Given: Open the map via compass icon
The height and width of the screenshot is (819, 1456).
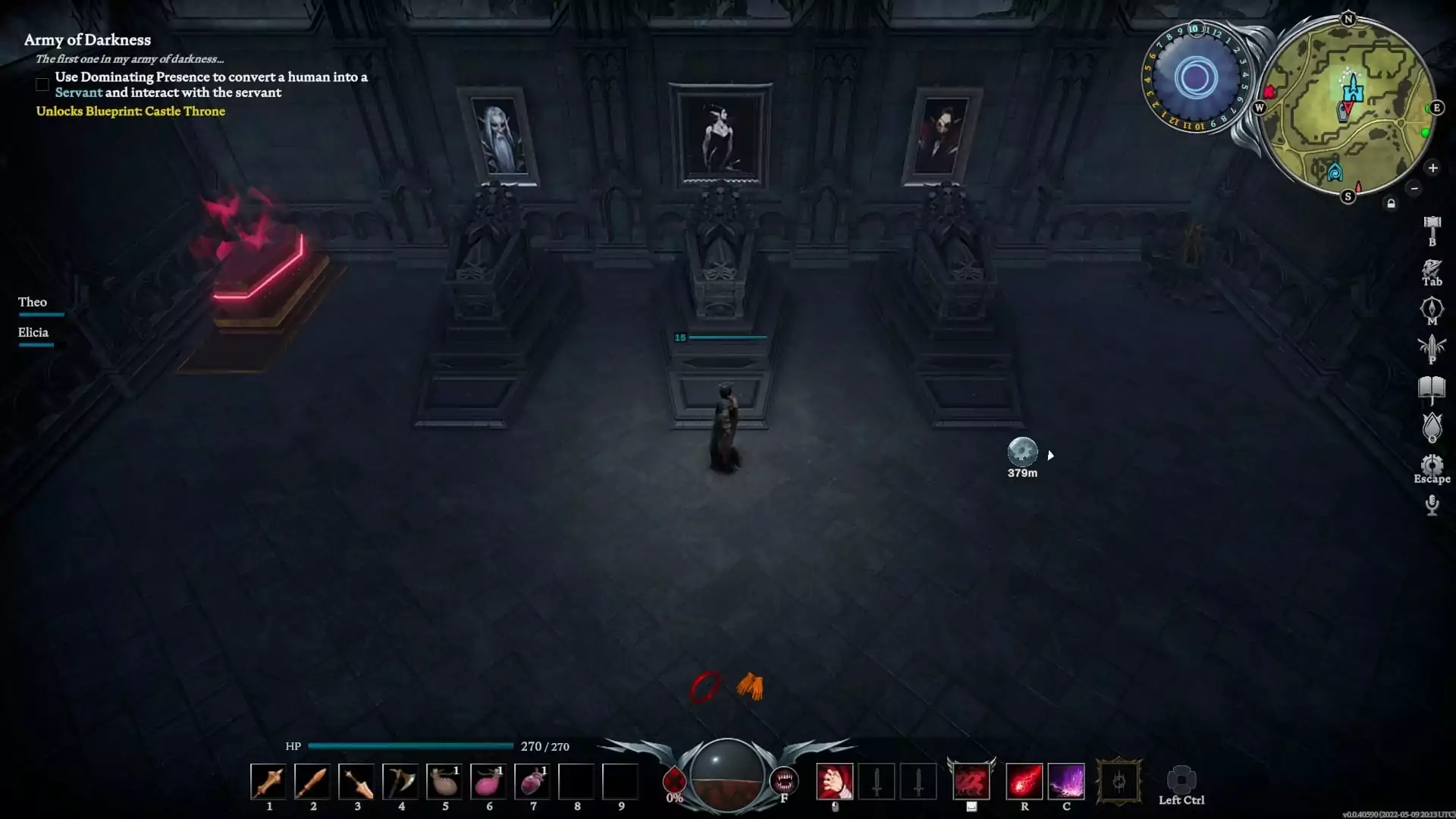Looking at the screenshot, I should pyautogui.click(x=1432, y=309).
